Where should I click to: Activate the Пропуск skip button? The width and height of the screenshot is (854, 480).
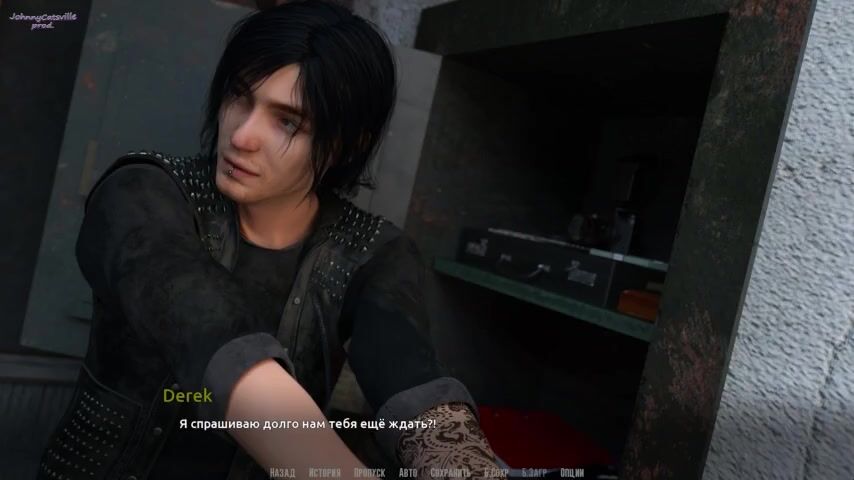coord(369,473)
